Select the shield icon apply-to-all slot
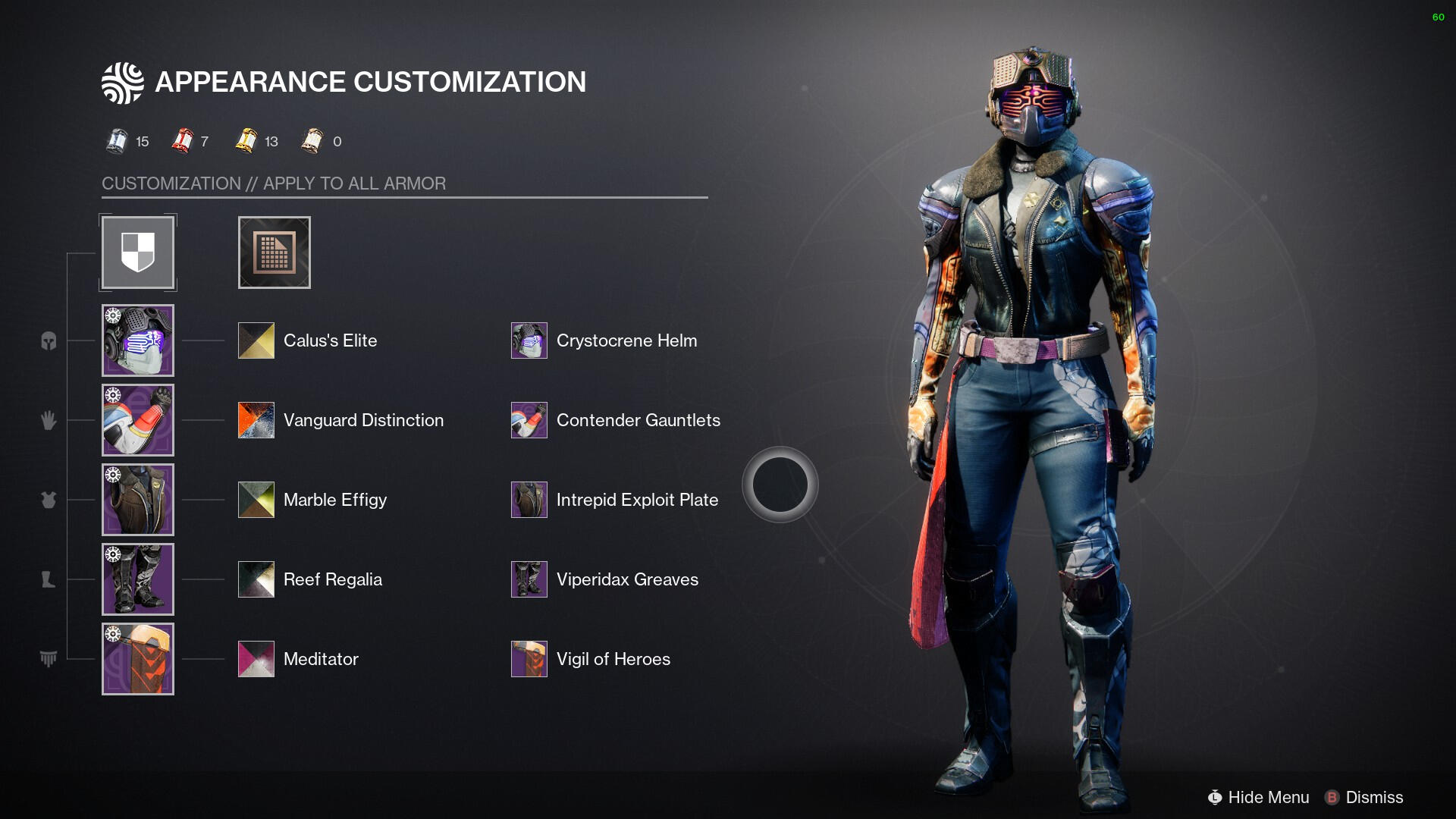Viewport: 1456px width, 819px height. pos(138,253)
